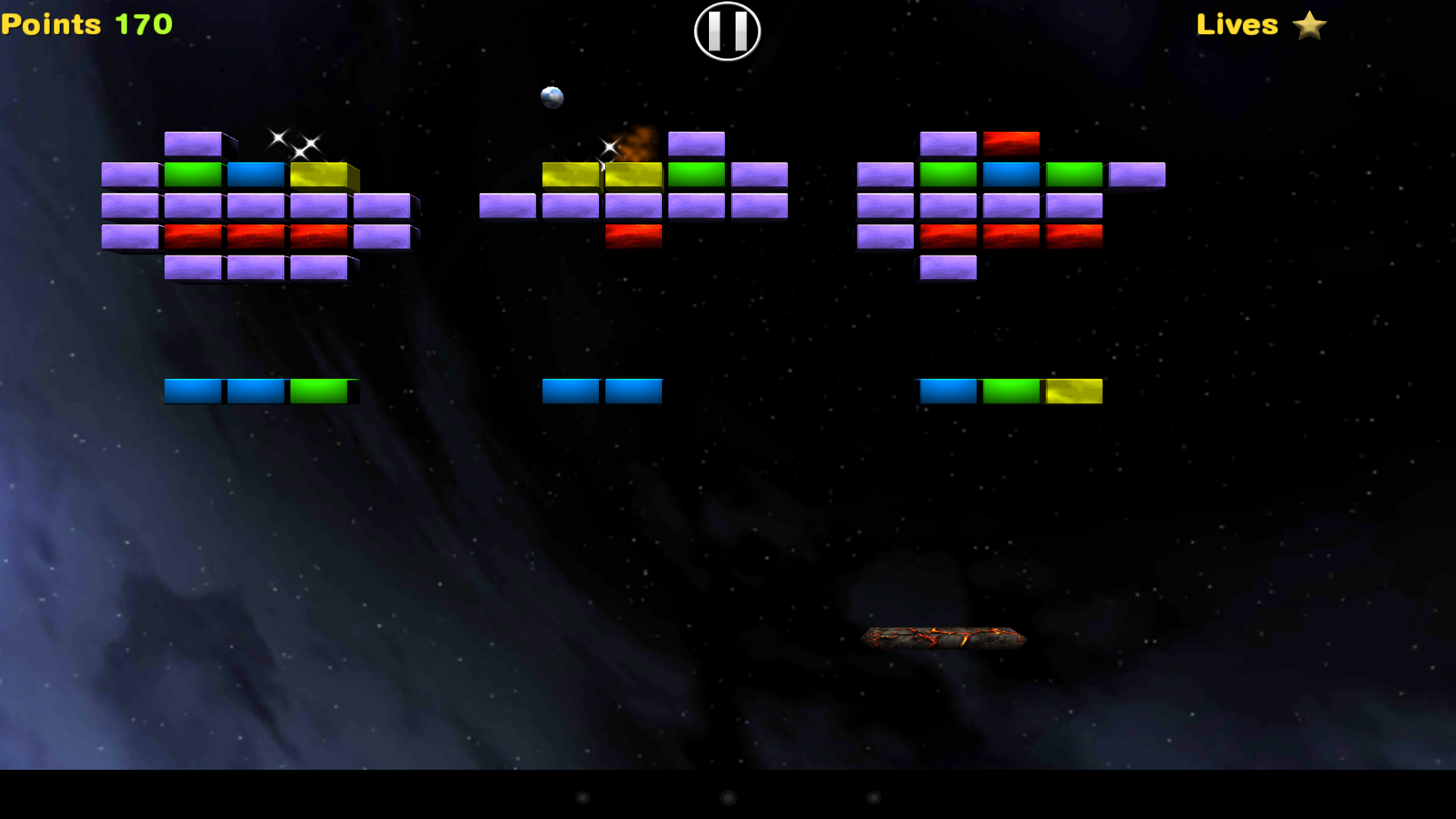Tap the blue brick in the left floating row
1456x819 pixels.
coord(195,391)
